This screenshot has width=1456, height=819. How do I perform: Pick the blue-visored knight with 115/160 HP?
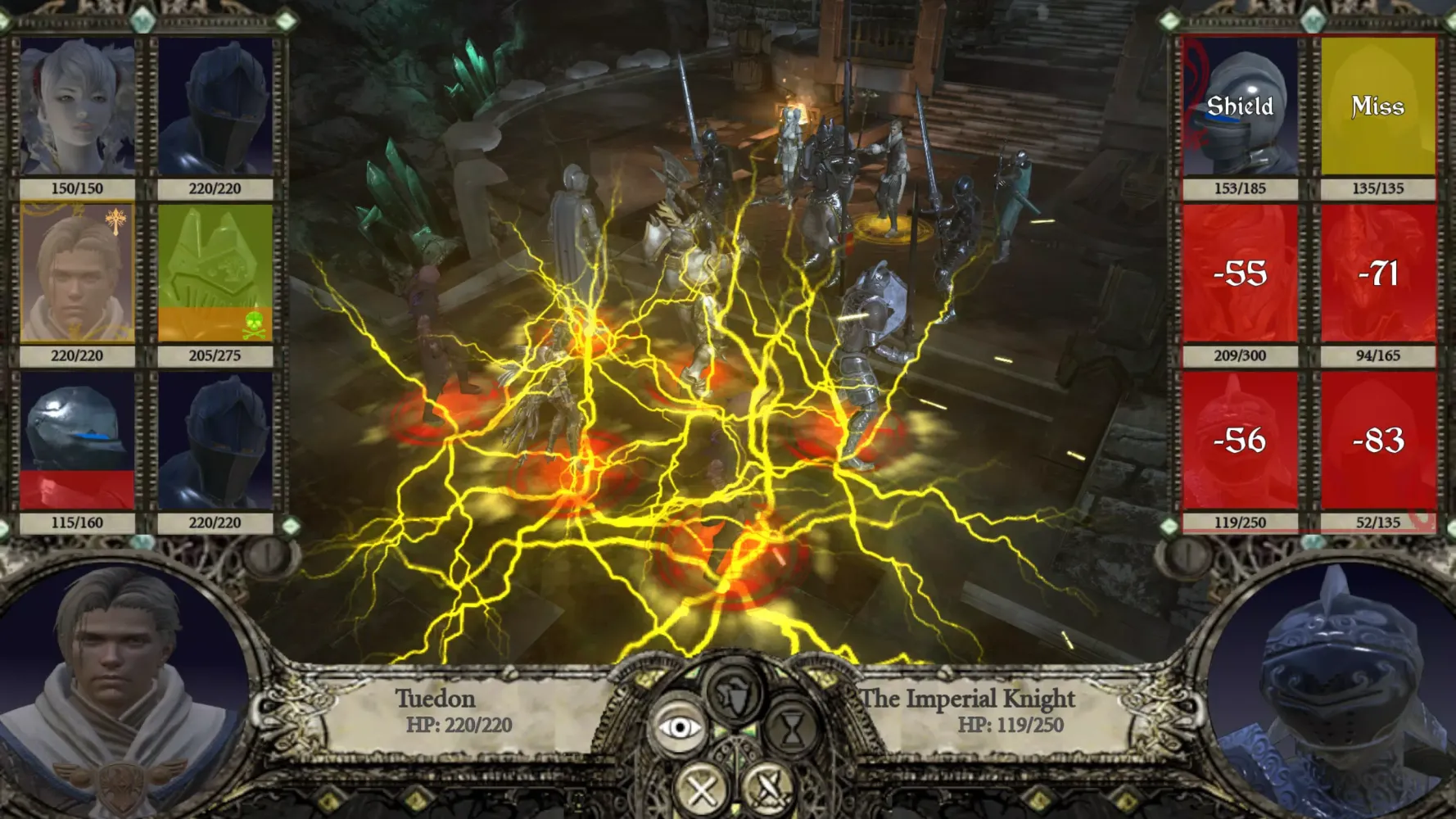tap(77, 441)
